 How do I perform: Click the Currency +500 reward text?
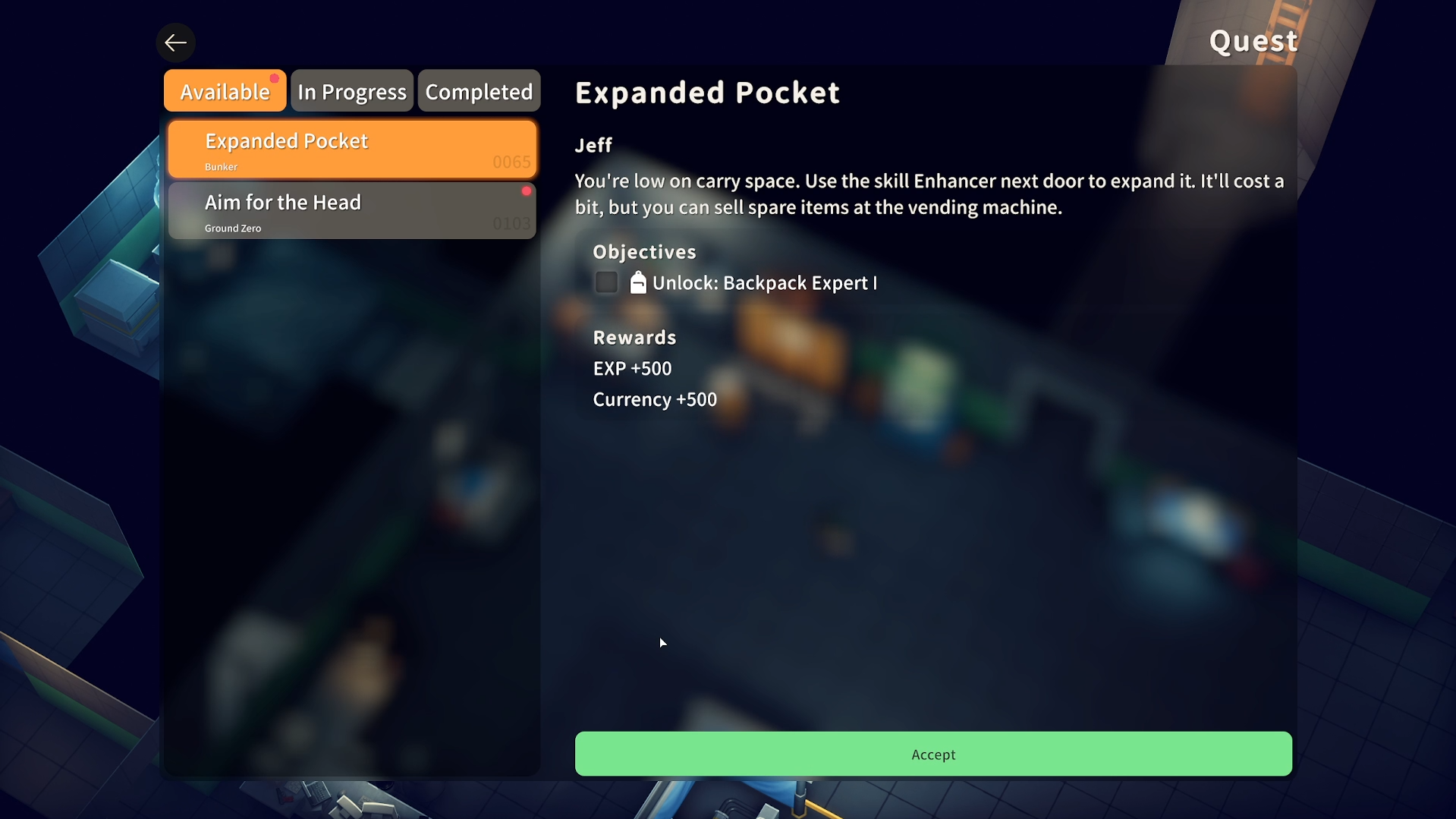pyautogui.click(x=654, y=399)
